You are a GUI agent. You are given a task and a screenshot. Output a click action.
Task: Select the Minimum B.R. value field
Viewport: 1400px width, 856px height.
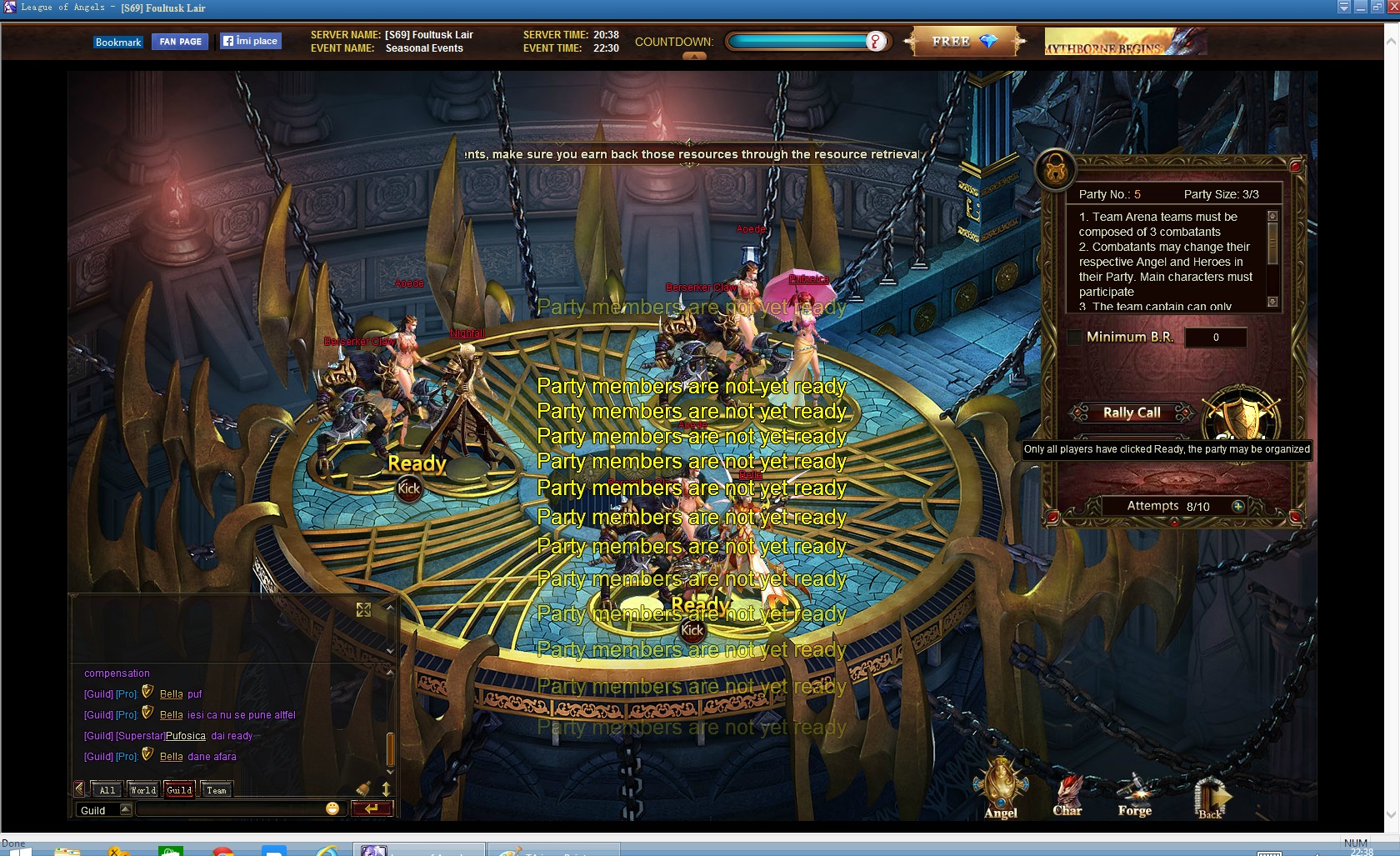[x=1216, y=338]
